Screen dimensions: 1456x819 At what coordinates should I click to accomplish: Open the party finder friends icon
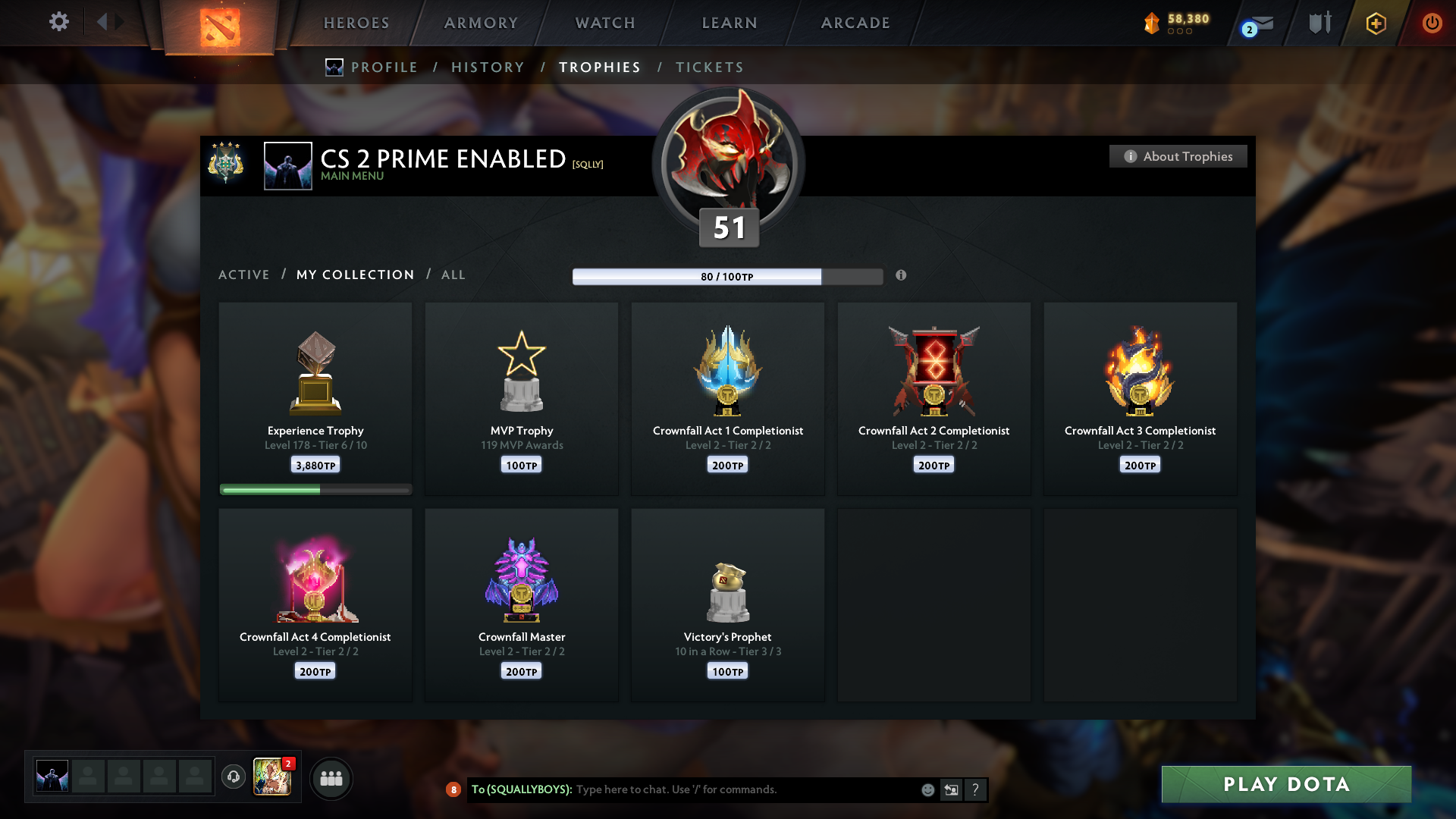331,778
